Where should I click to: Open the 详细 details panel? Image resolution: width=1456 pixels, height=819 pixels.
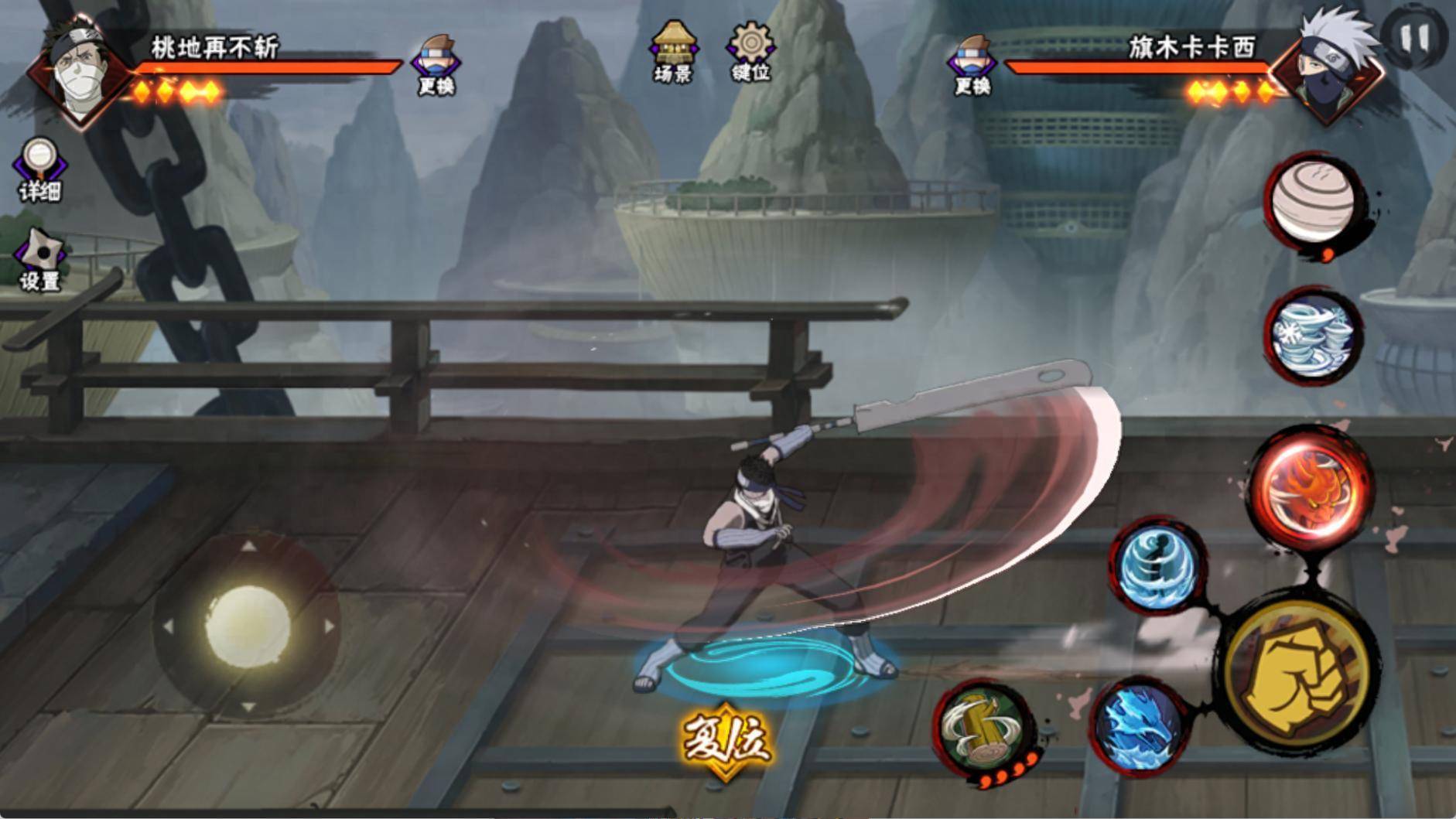pos(39,169)
